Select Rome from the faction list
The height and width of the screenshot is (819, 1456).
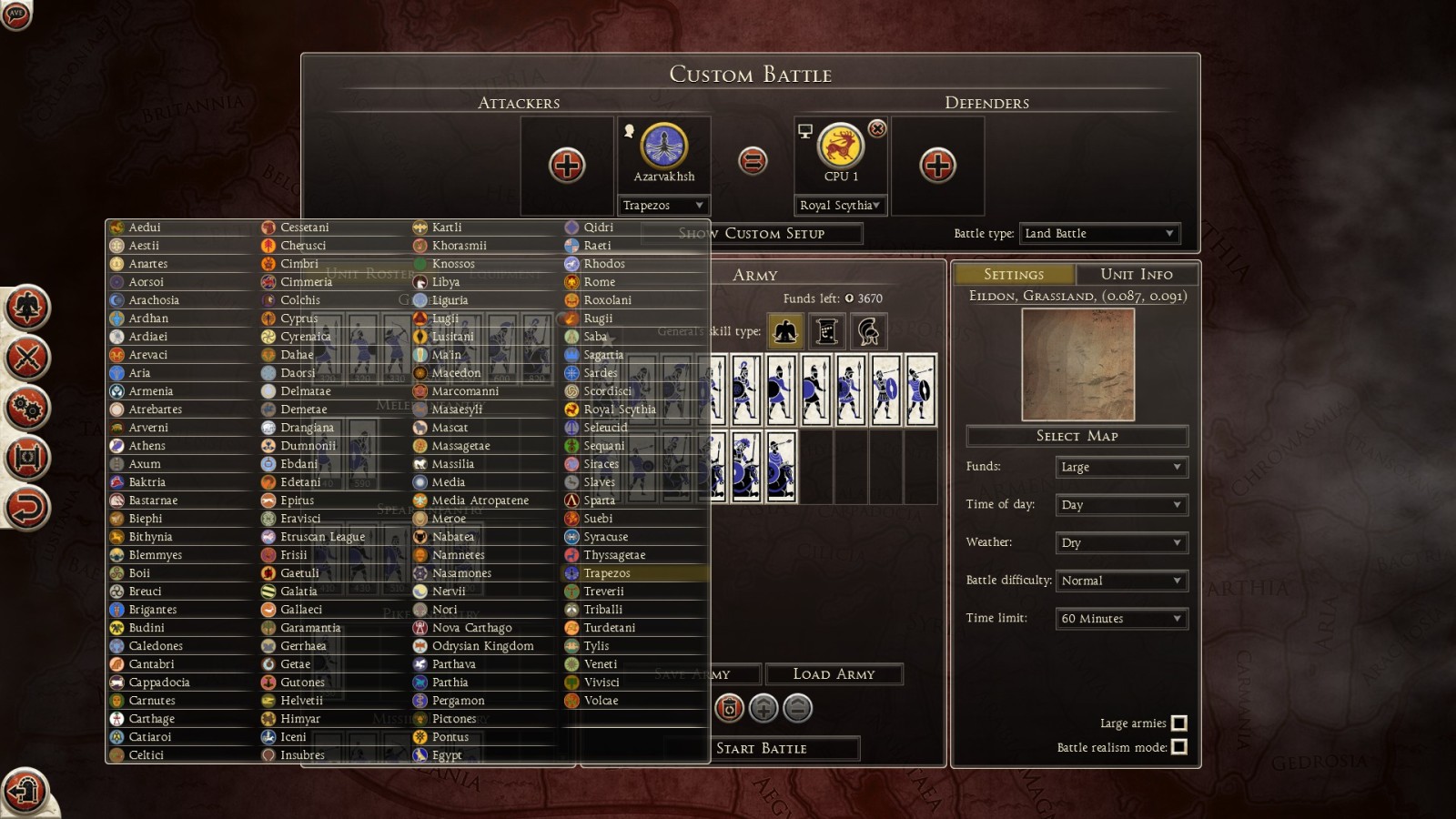click(599, 282)
